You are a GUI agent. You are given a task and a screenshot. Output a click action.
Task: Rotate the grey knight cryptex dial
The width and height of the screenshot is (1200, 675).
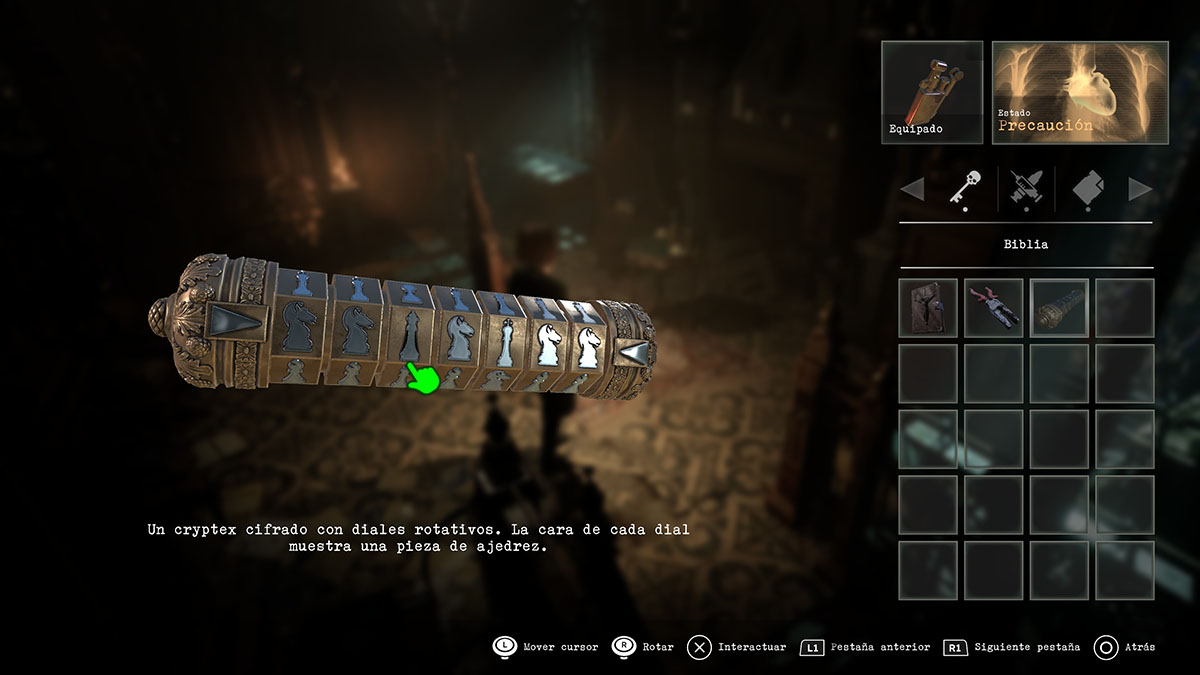(459, 338)
